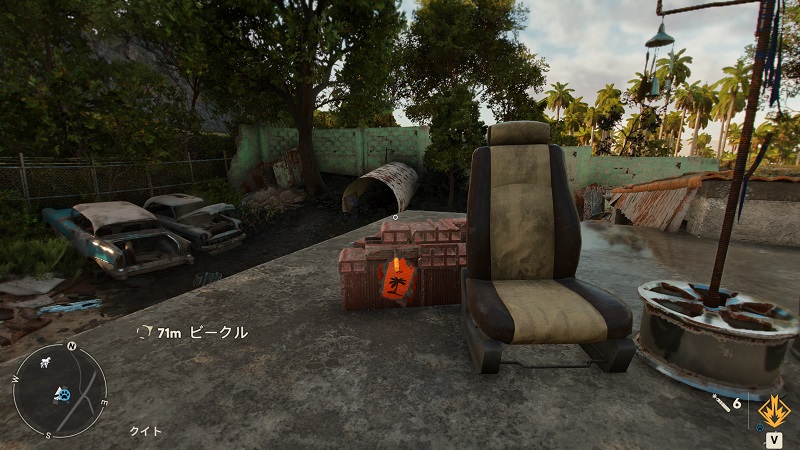Select the orange palm tree loot tag
800x450 pixels.
pyautogui.click(x=399, y=280)
